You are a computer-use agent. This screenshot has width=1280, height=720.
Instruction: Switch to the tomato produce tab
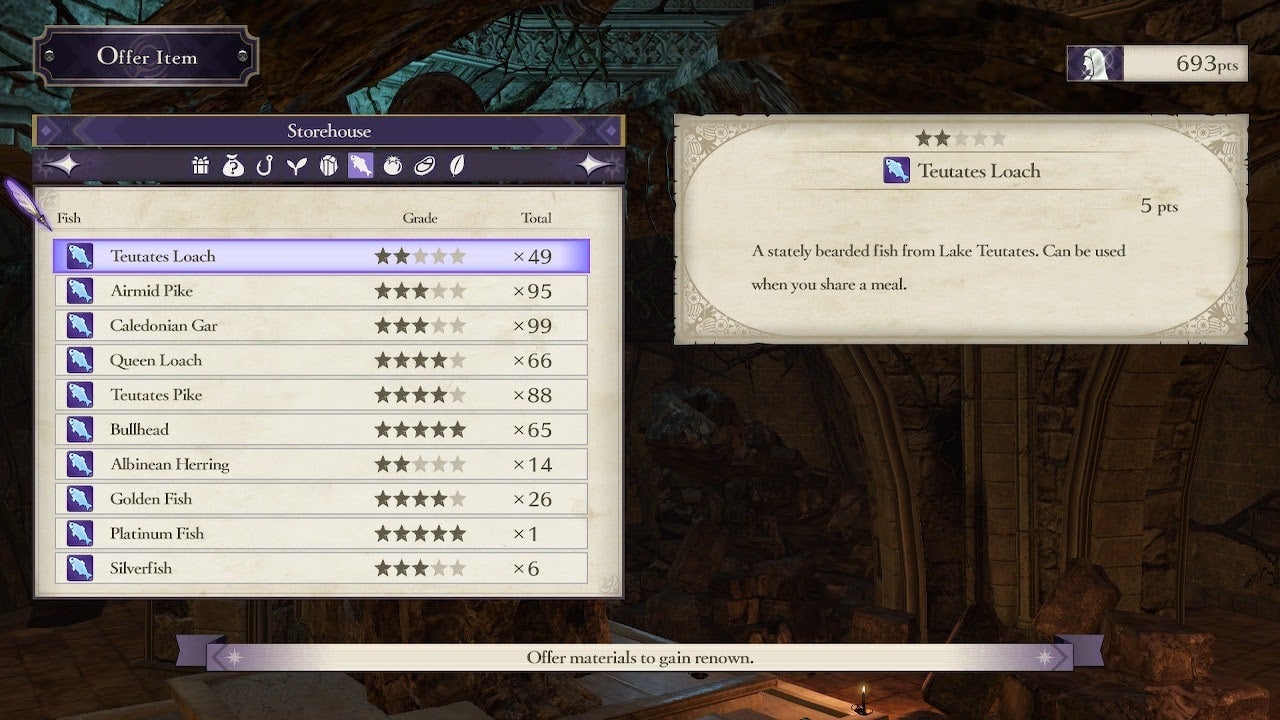click(x=393, y=166)
